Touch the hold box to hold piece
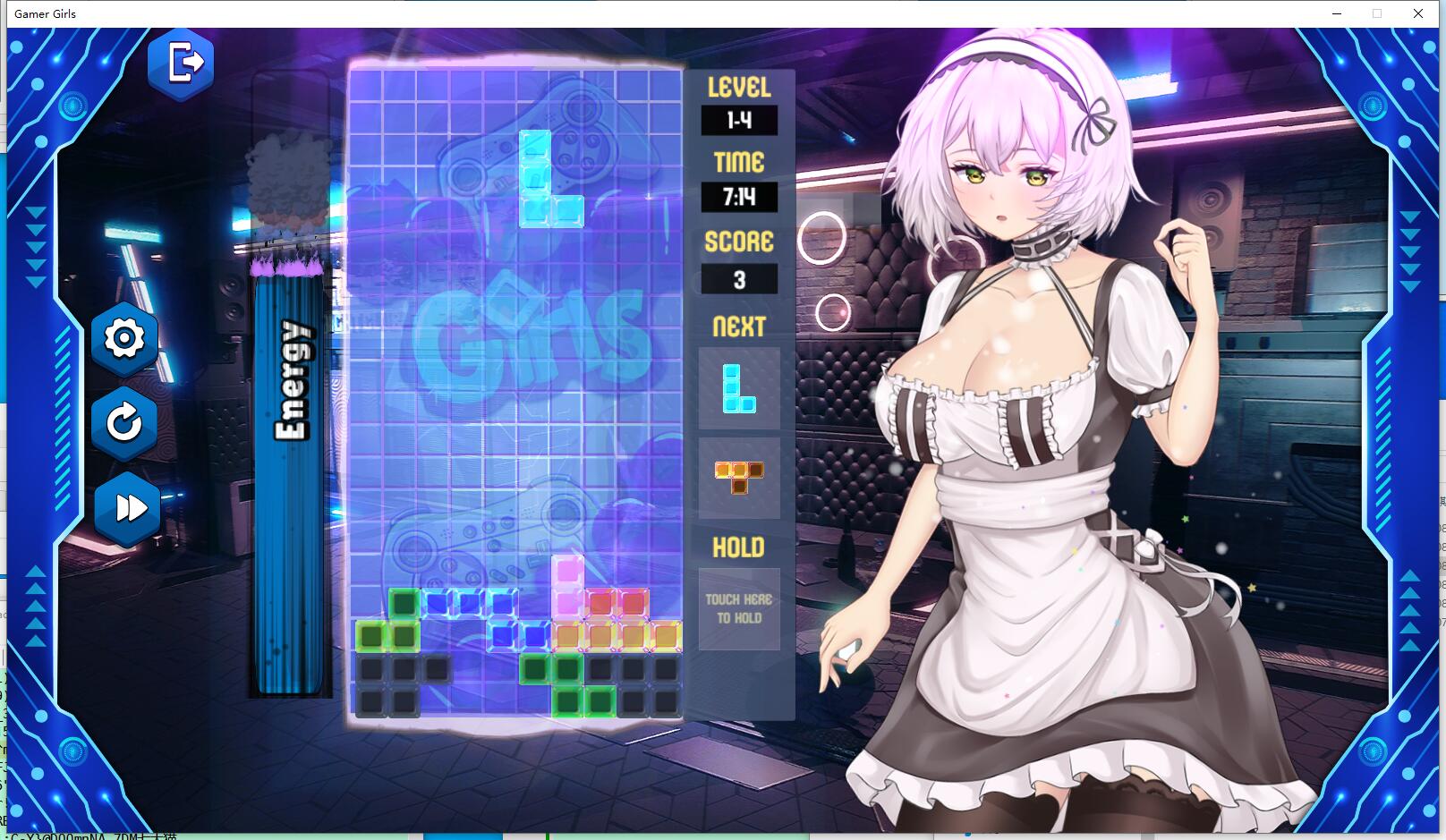The width and height of the screenshot is (1446, 840). [738, 609]
